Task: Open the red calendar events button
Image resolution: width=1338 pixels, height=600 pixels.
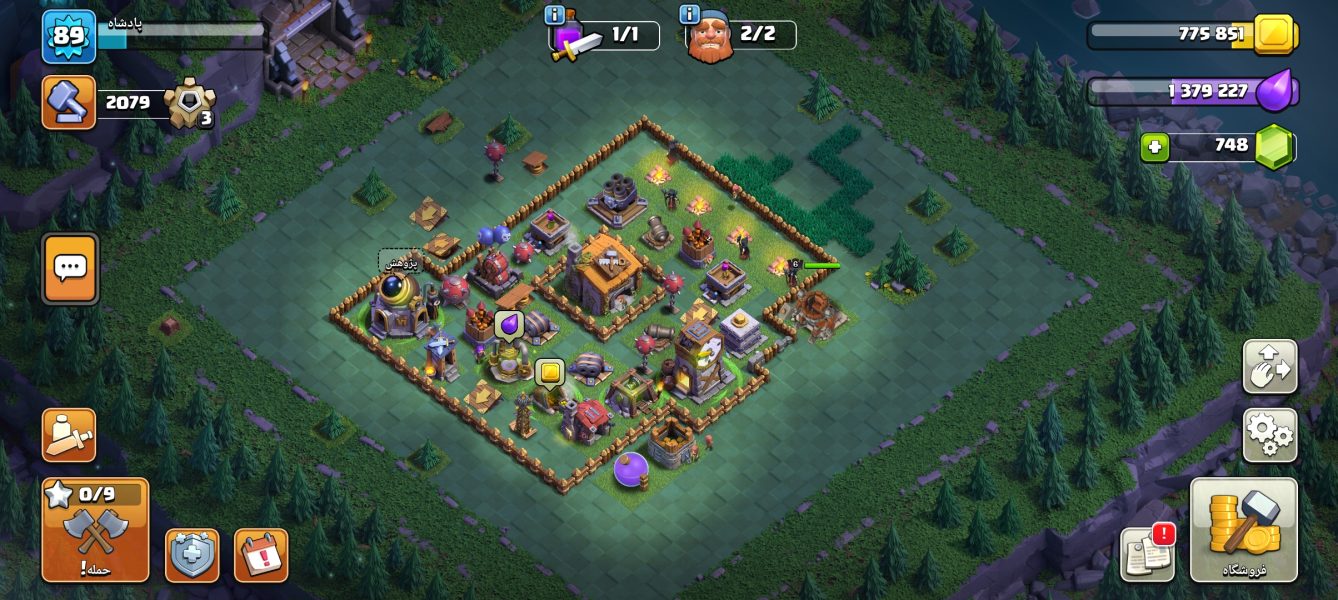Action: [261, 555]
